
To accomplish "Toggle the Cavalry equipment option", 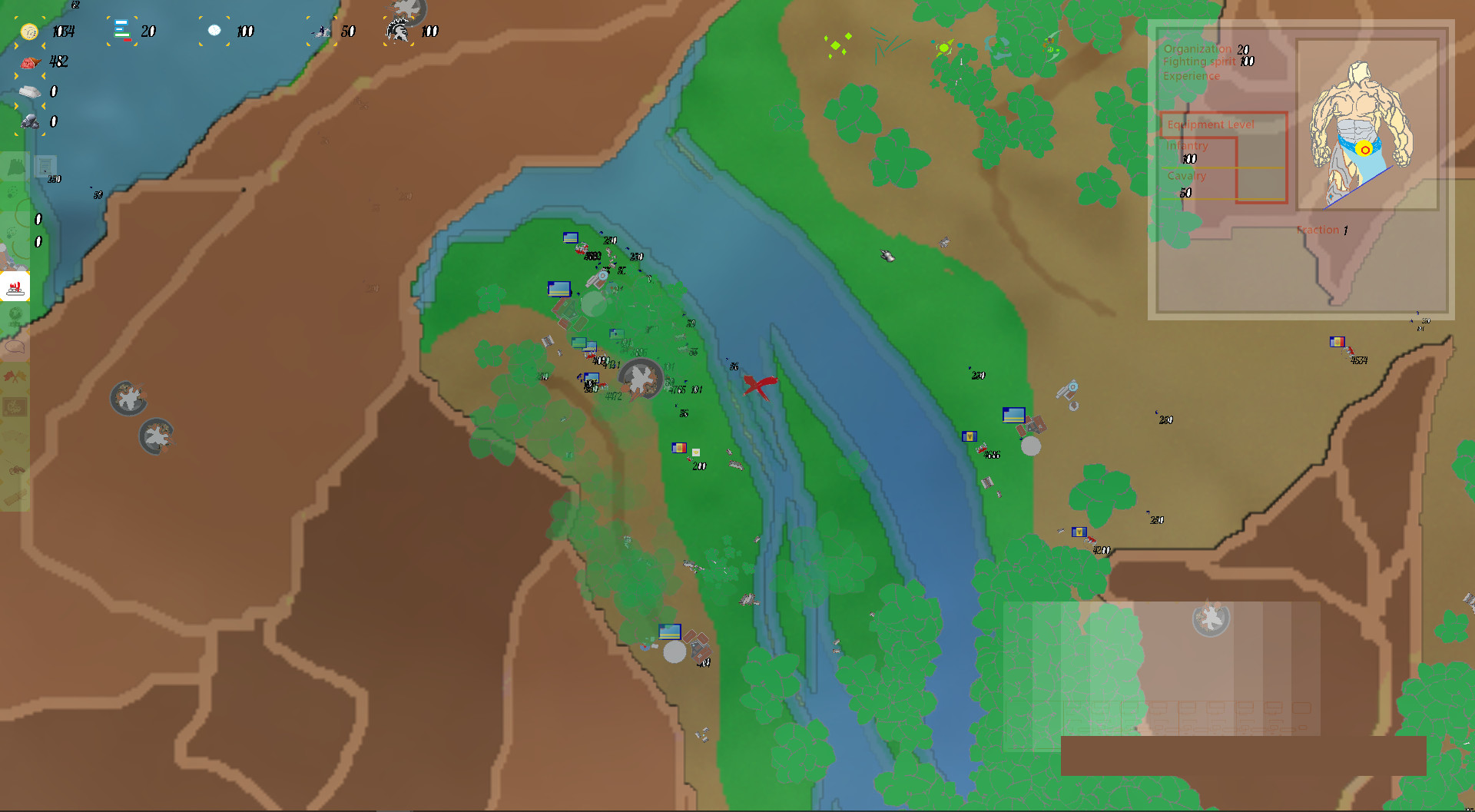I will click(1188, 176).
